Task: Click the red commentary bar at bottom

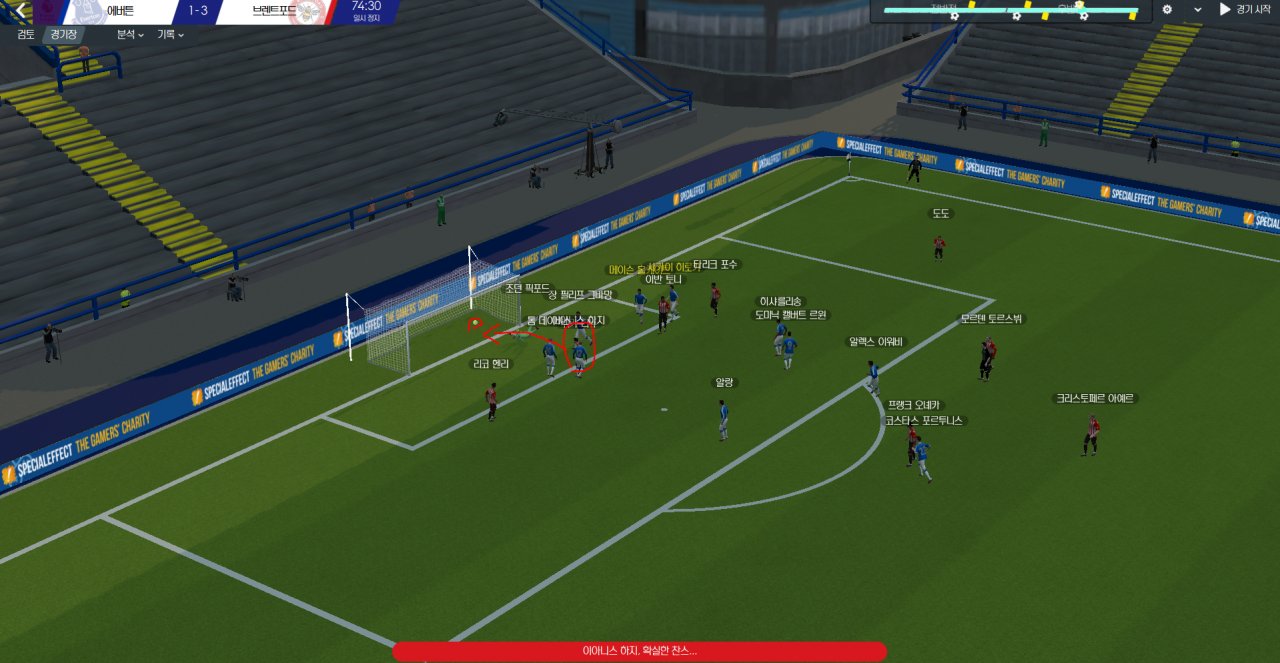Action: tap(639, 651)
